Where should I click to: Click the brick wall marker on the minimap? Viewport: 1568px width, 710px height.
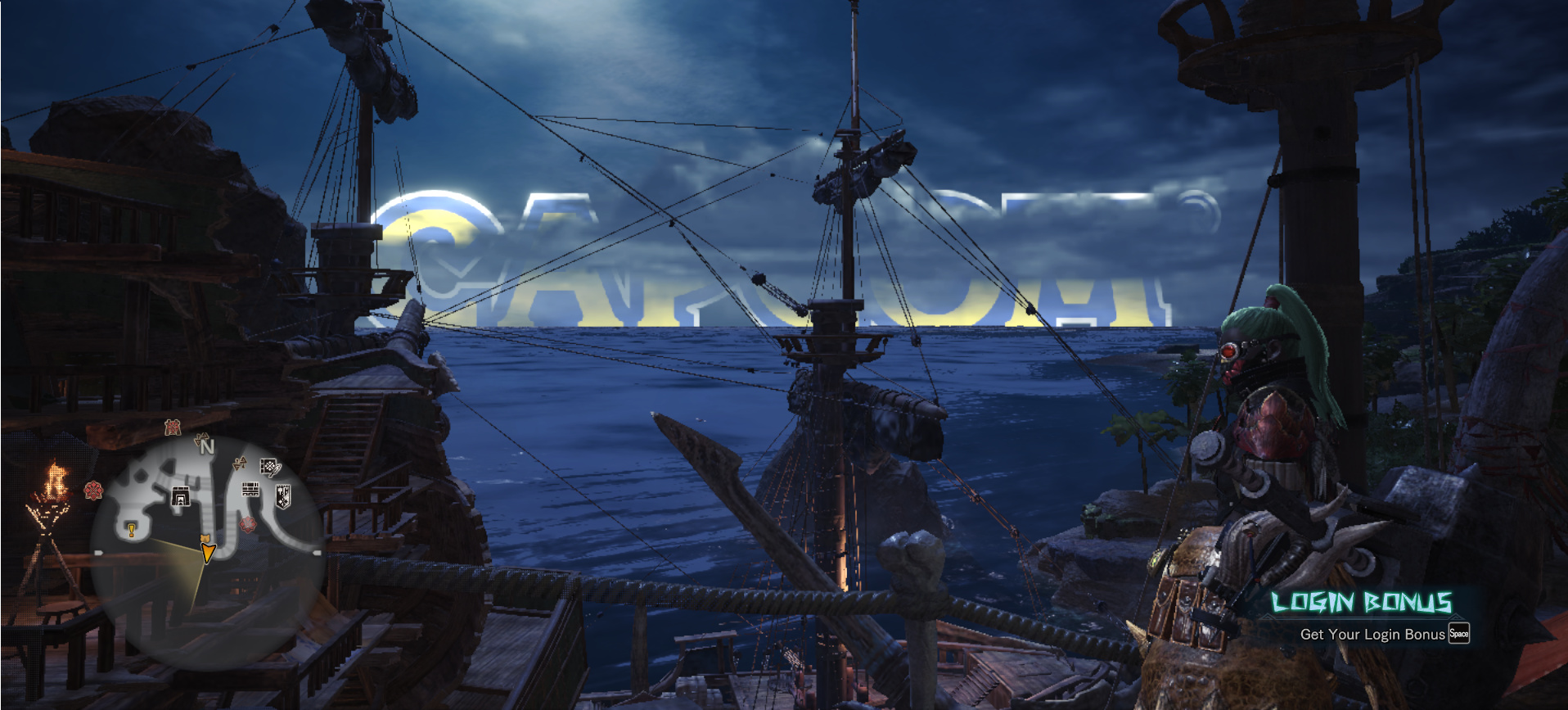pyautogui.click(x=250, y=490)
